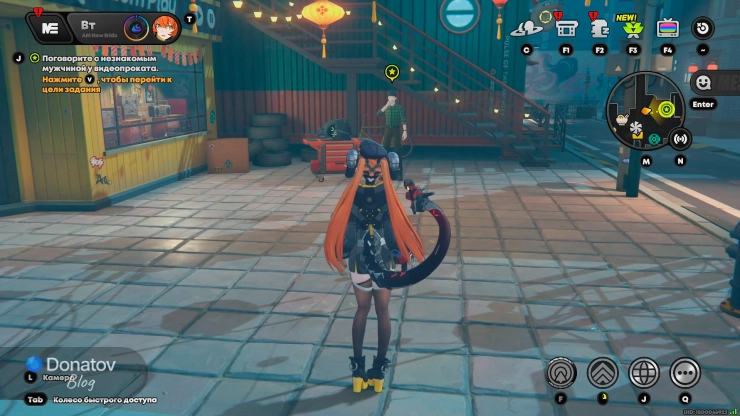
Task: Activate the arch-shaped skill button
Action: 561,373
